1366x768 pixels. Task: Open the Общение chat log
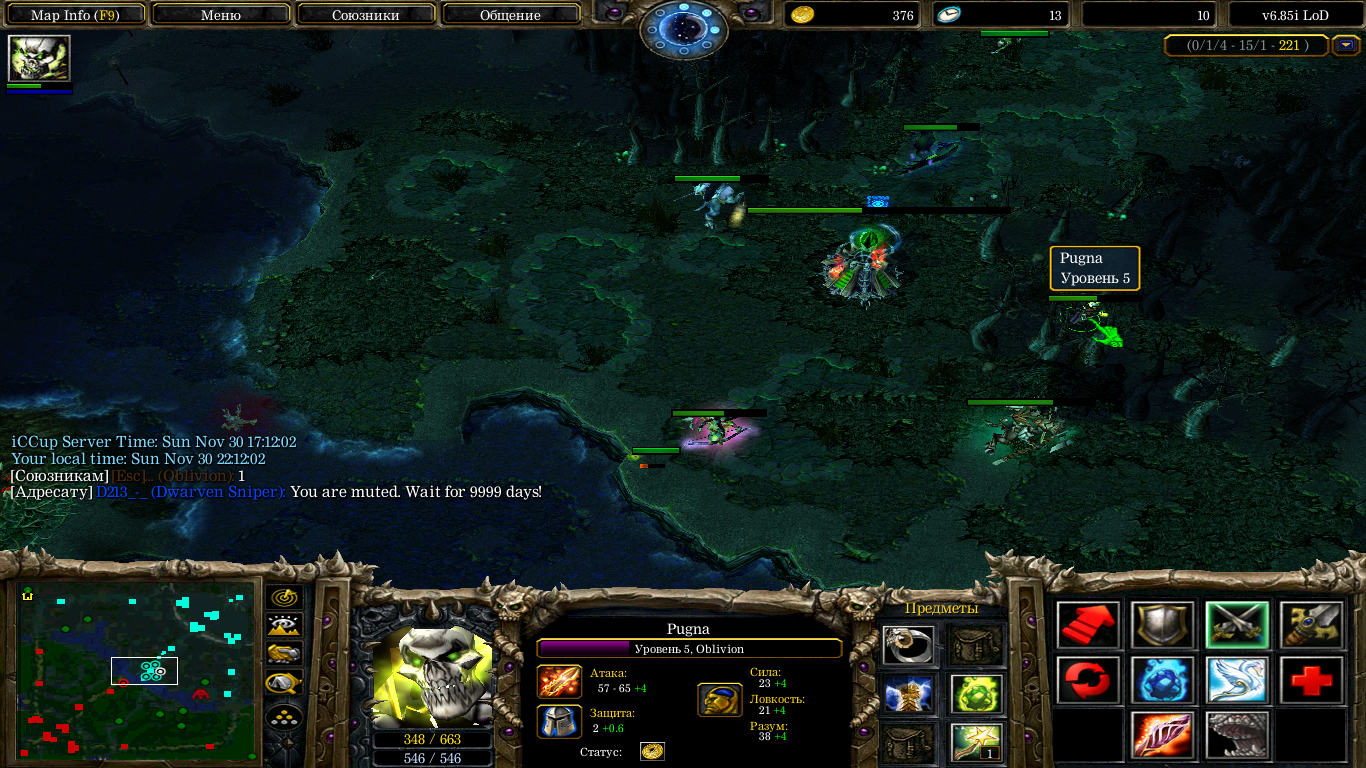(510, 15)
